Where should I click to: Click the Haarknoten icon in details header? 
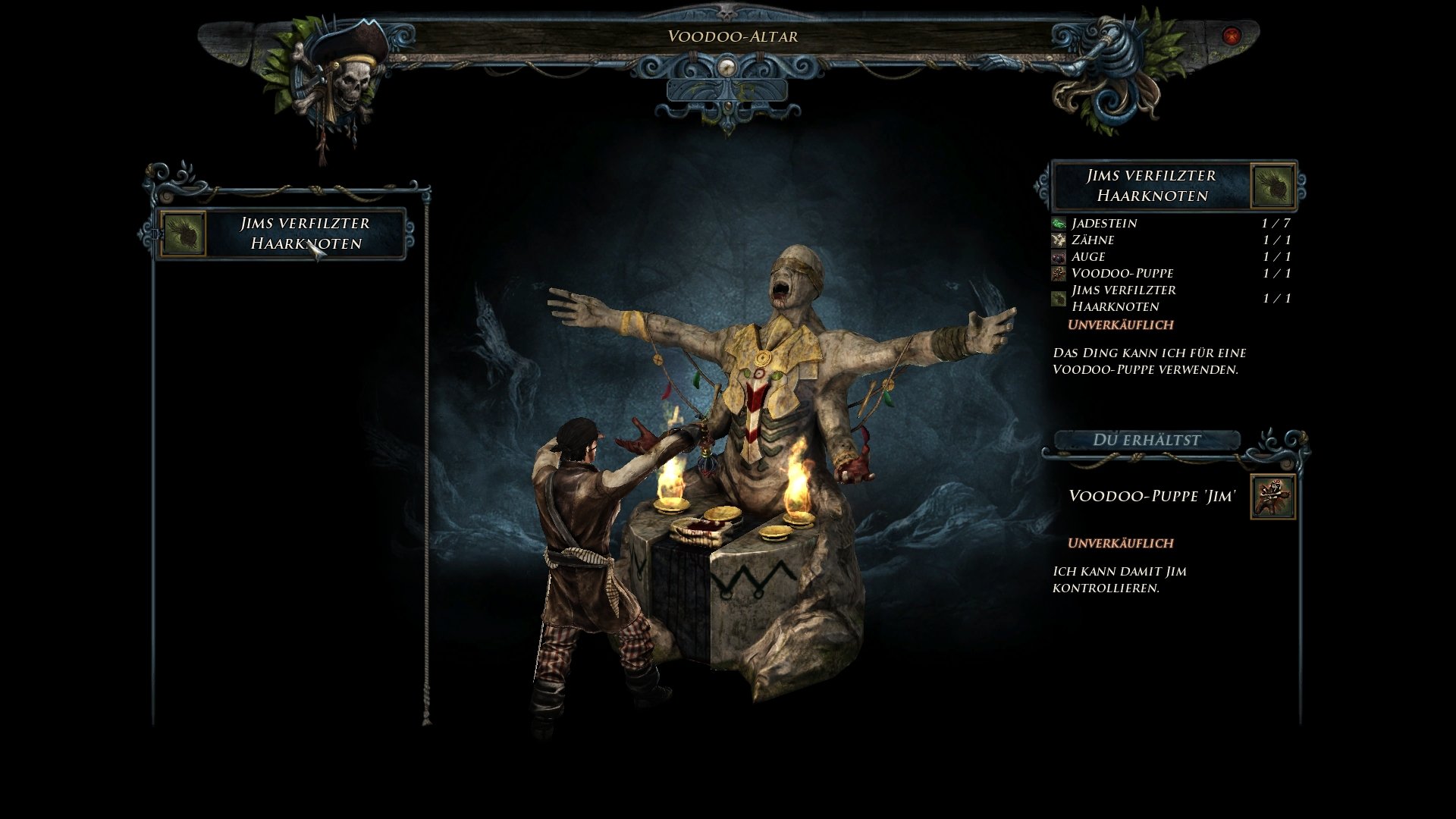click(1273, 187)
